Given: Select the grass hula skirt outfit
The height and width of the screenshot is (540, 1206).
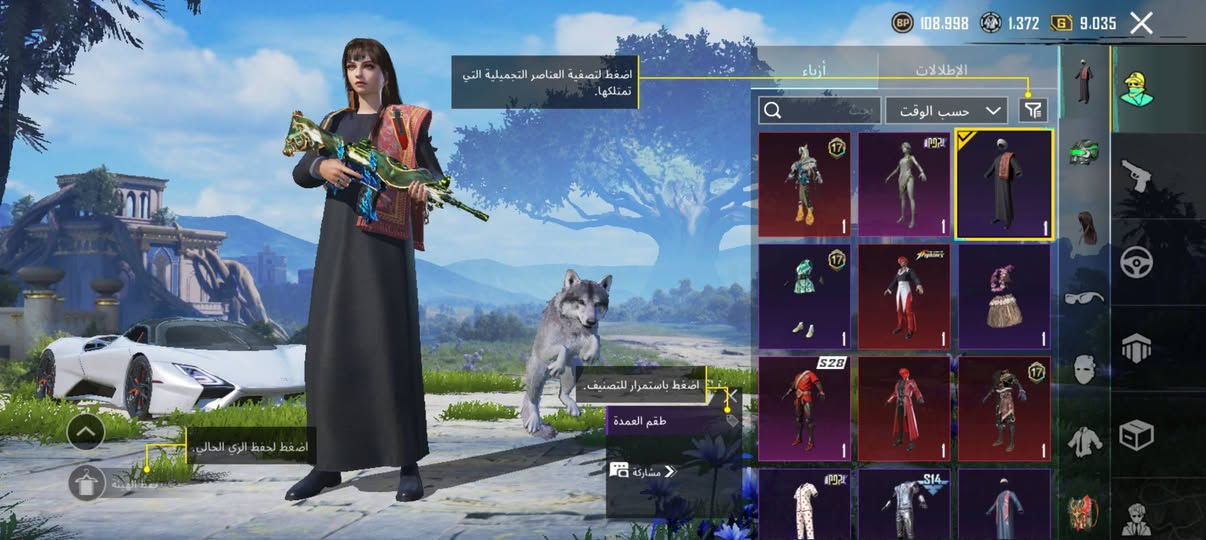Looking at the screenshot, I should coord(1004,297).
